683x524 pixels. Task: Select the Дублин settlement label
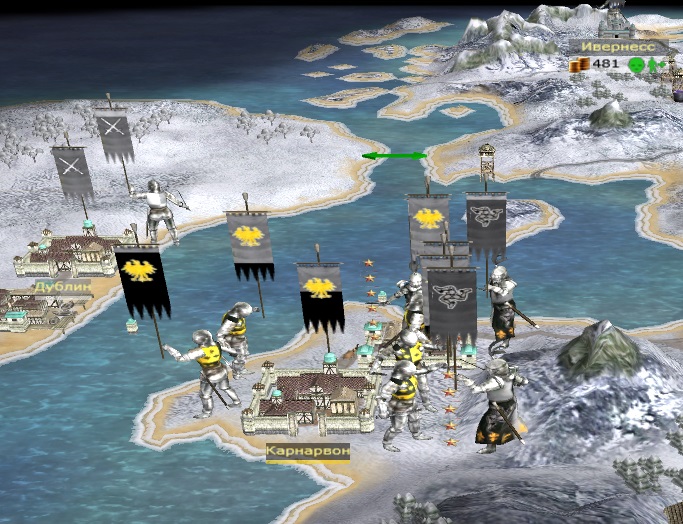coord(62,286)
